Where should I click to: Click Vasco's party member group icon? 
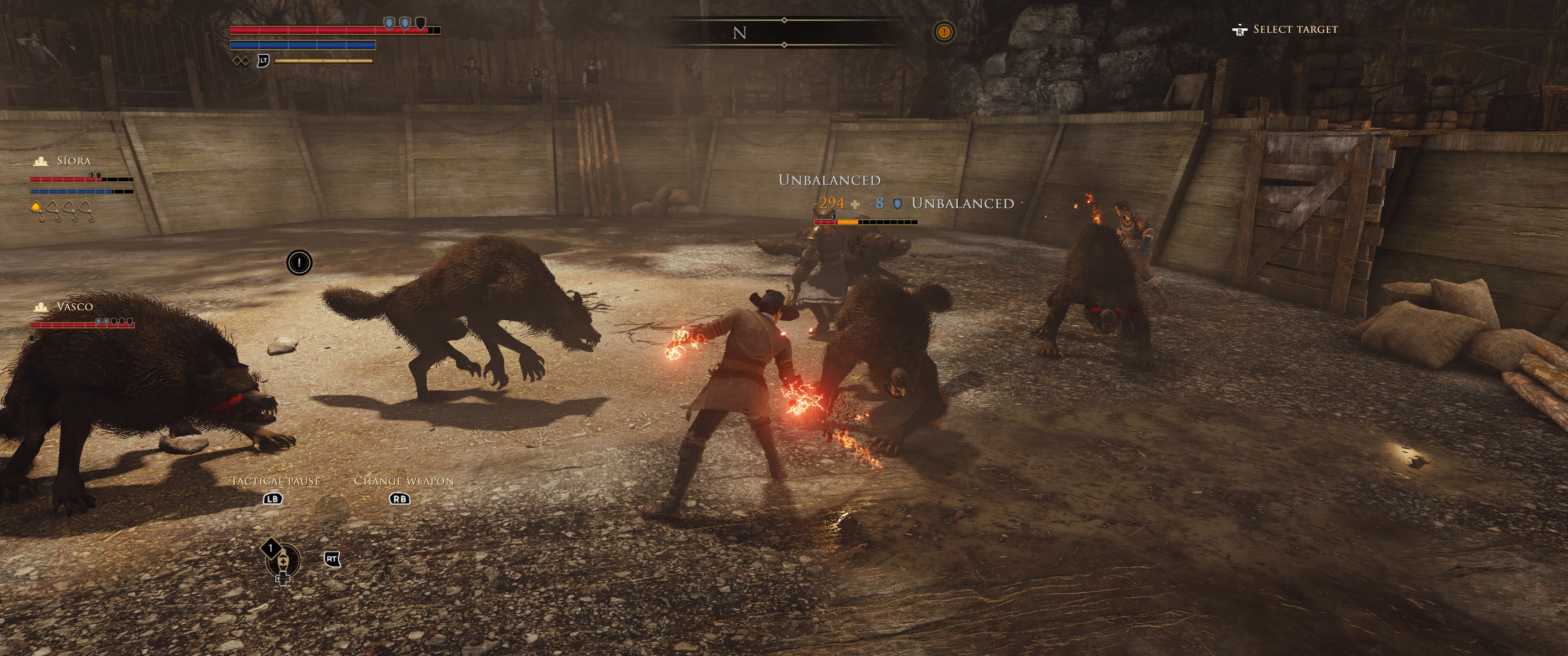click(41, 308)
